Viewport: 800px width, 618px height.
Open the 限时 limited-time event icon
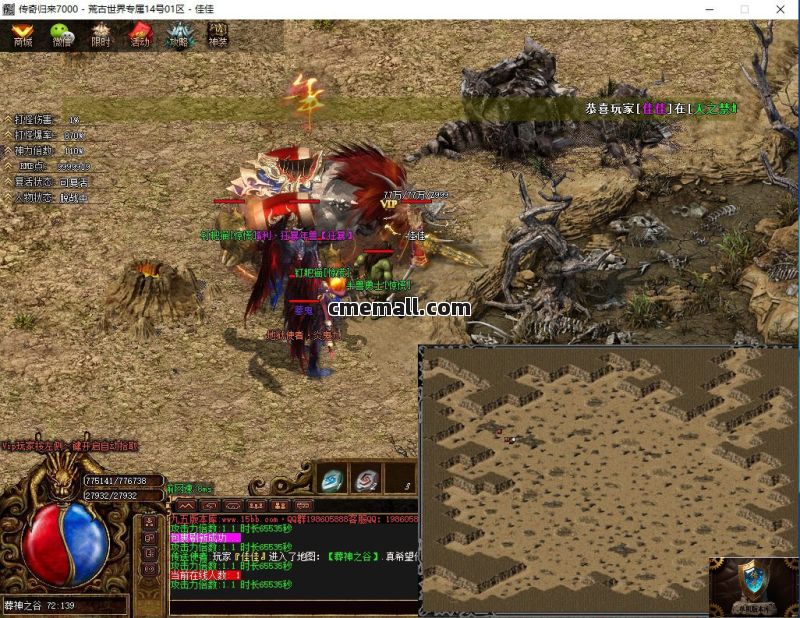101,36
